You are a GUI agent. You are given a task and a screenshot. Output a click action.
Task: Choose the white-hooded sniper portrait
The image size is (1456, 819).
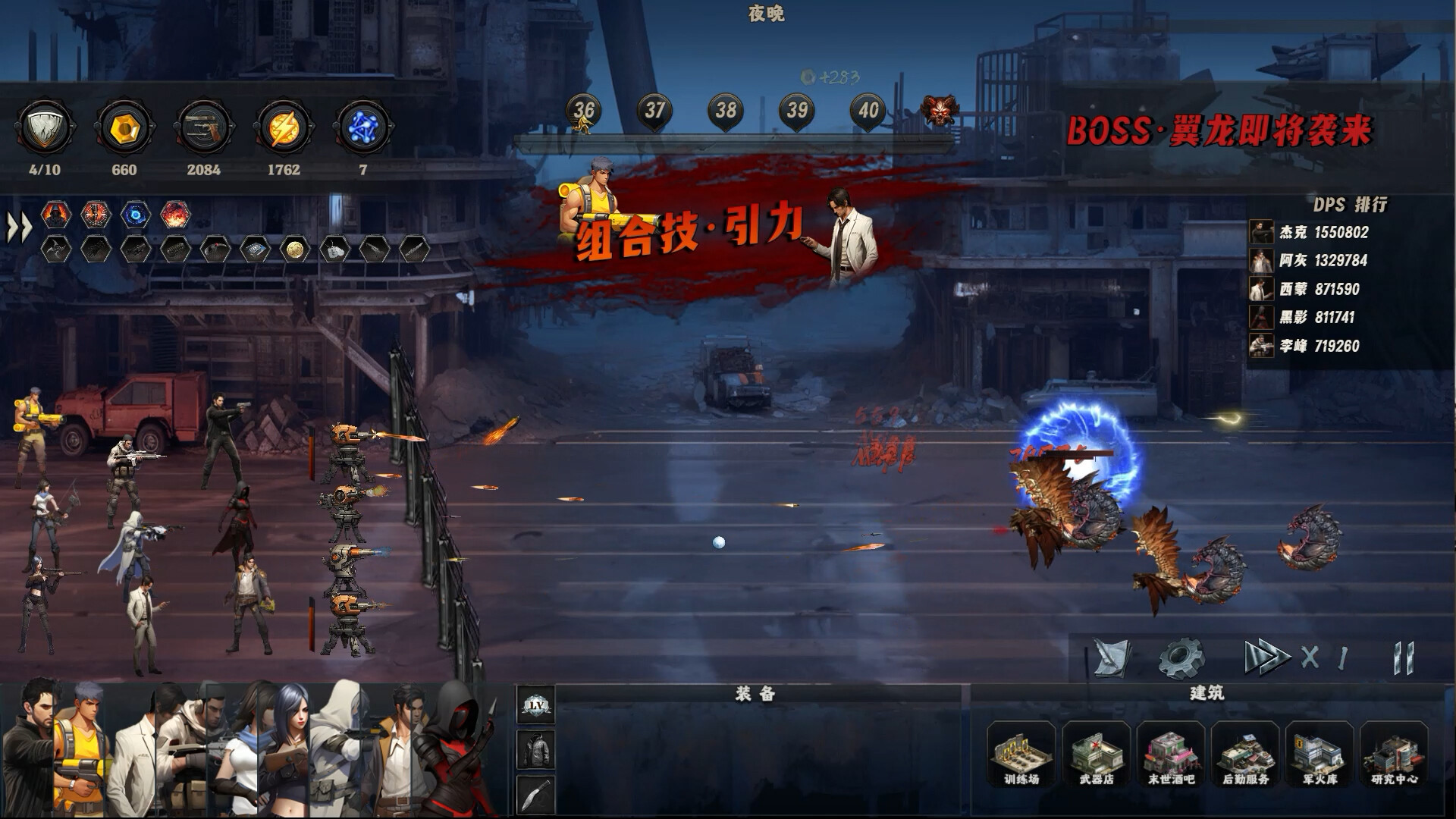339,751
